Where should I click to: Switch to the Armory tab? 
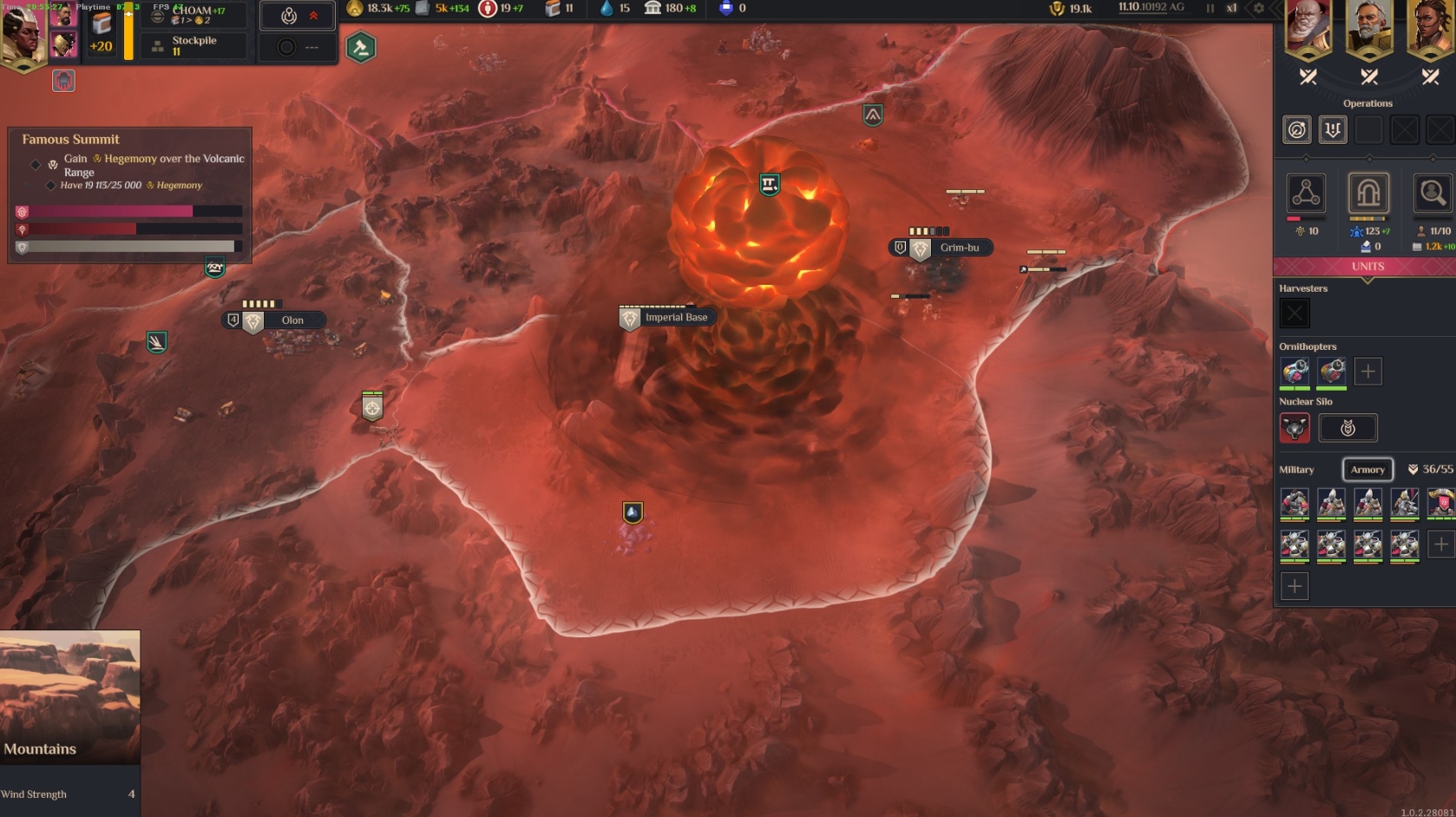pos(1368,470)
